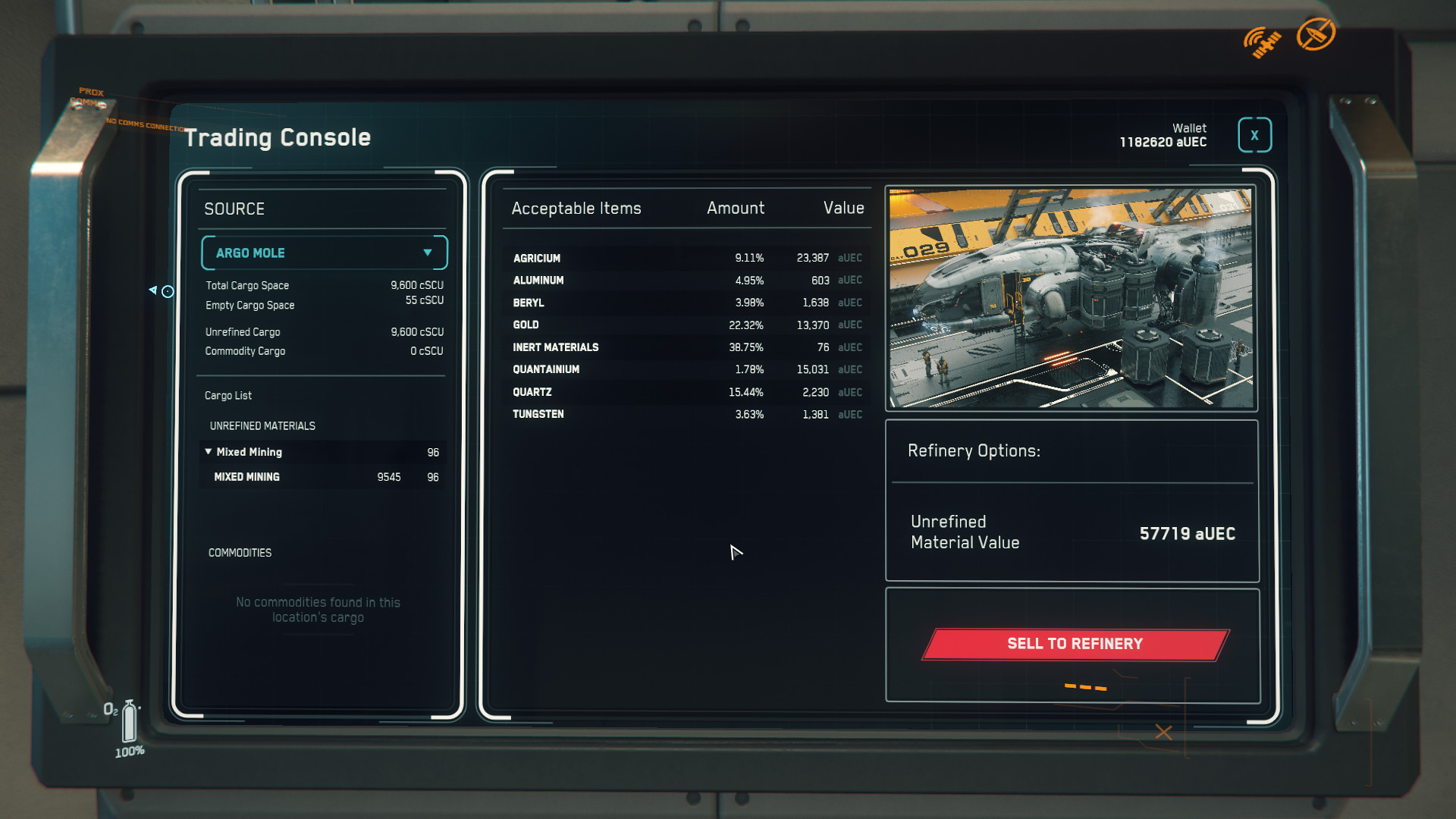Sell cargo with Sell To Refinery button

pos(1075,644)
